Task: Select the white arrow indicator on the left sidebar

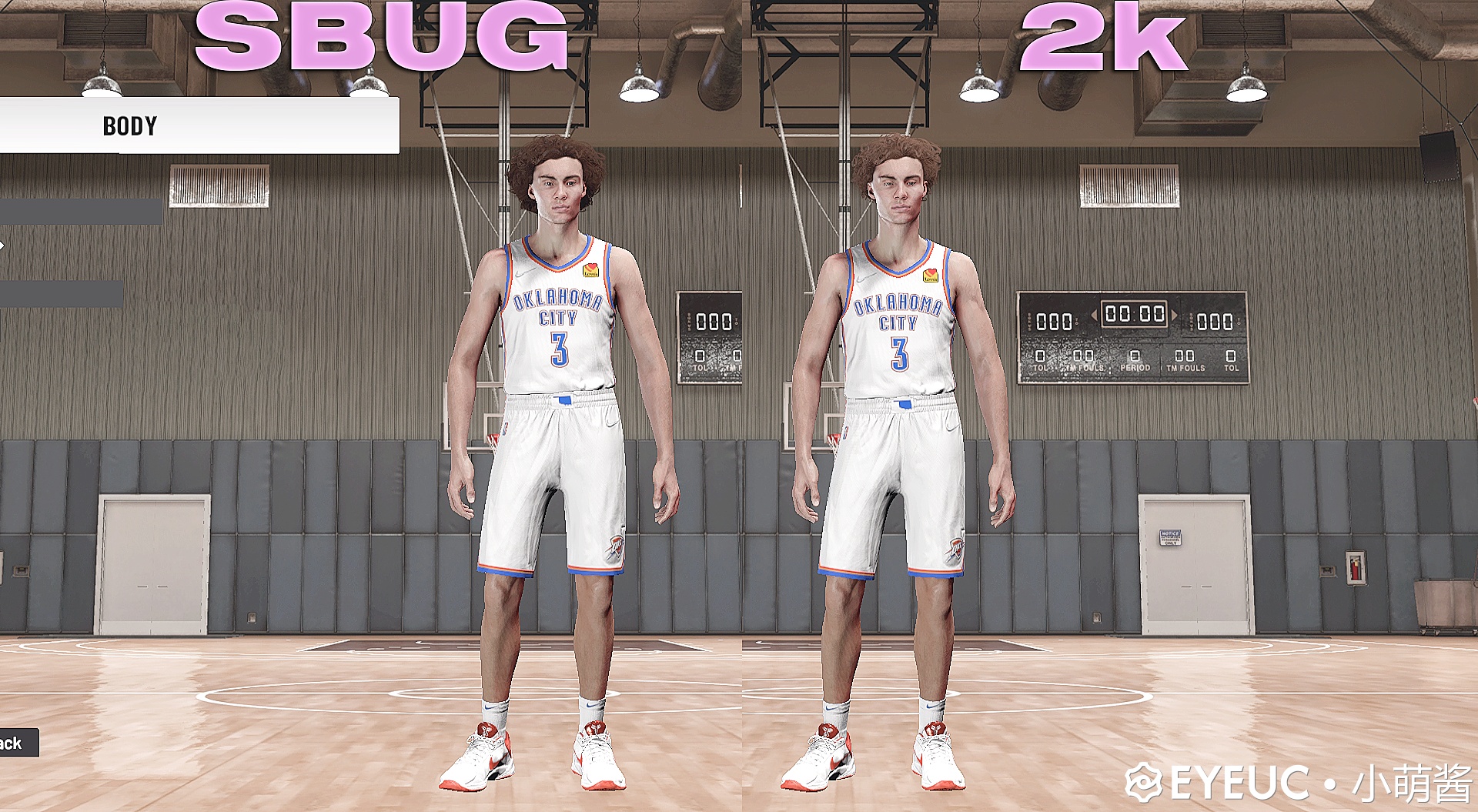Action: 3,245
